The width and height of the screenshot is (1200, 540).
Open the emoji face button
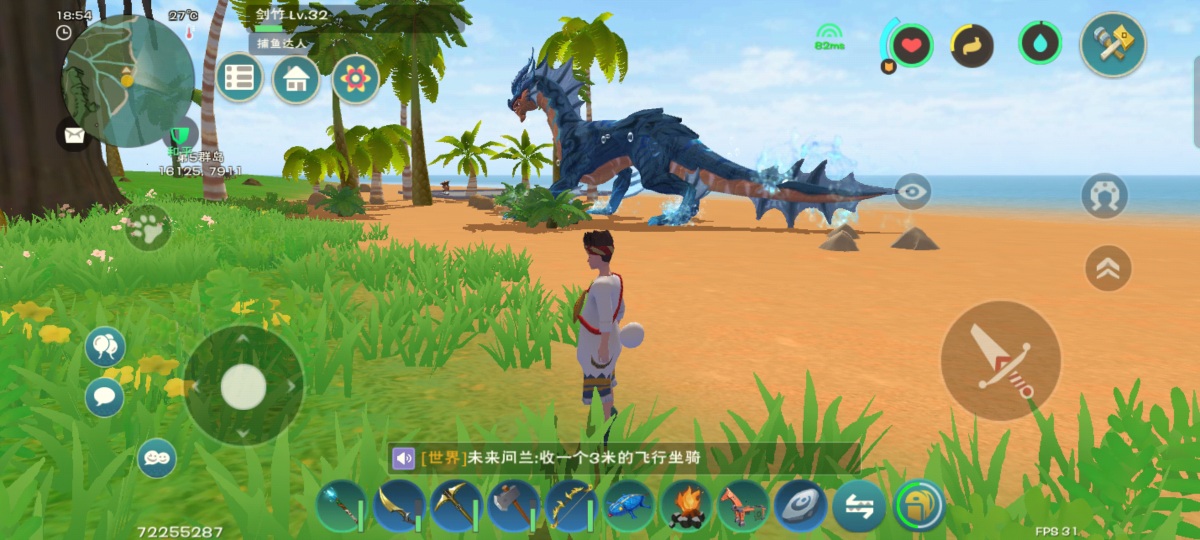(x=156, y=458)
